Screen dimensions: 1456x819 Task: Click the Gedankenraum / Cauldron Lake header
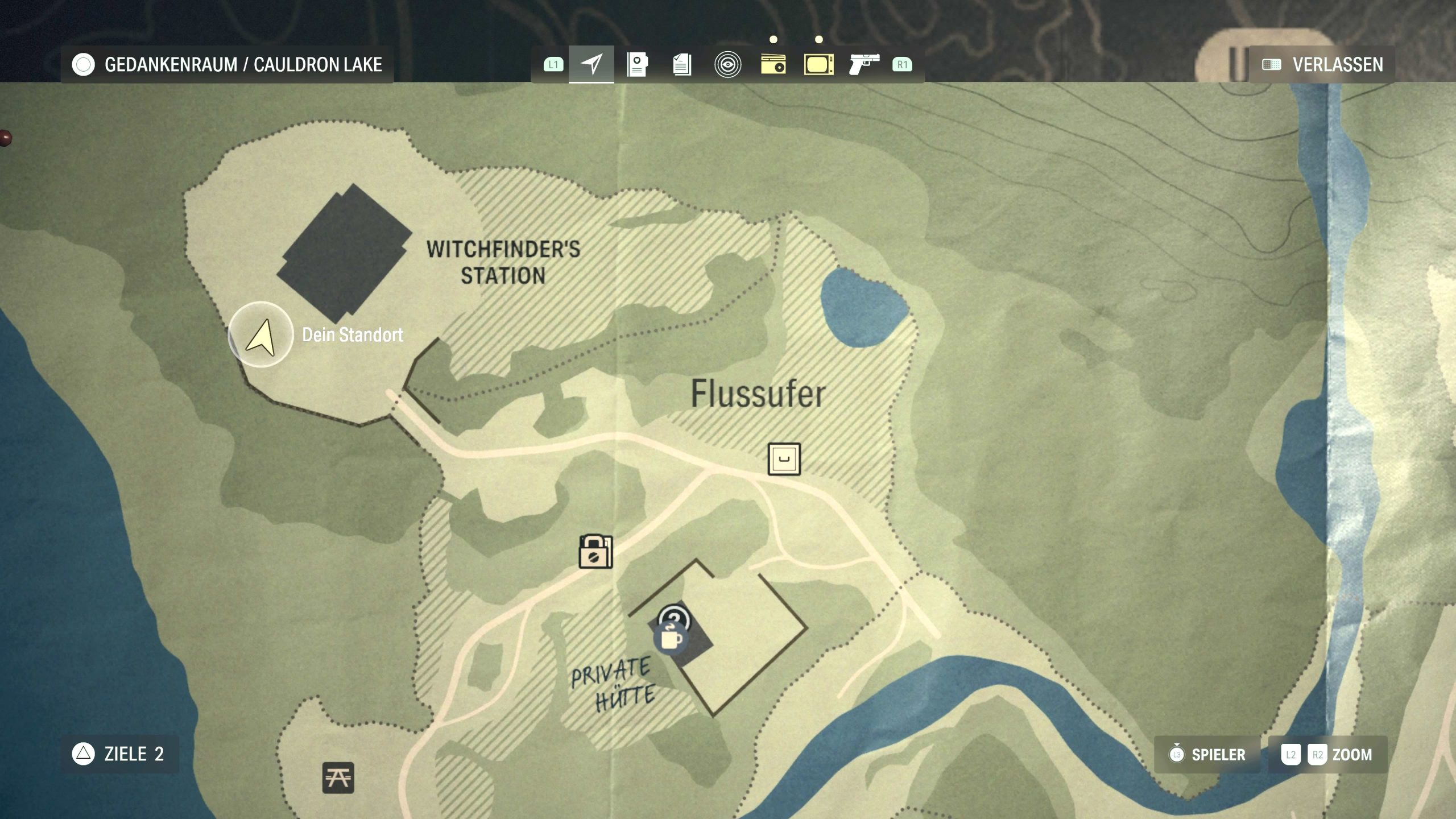coord(227,64)
